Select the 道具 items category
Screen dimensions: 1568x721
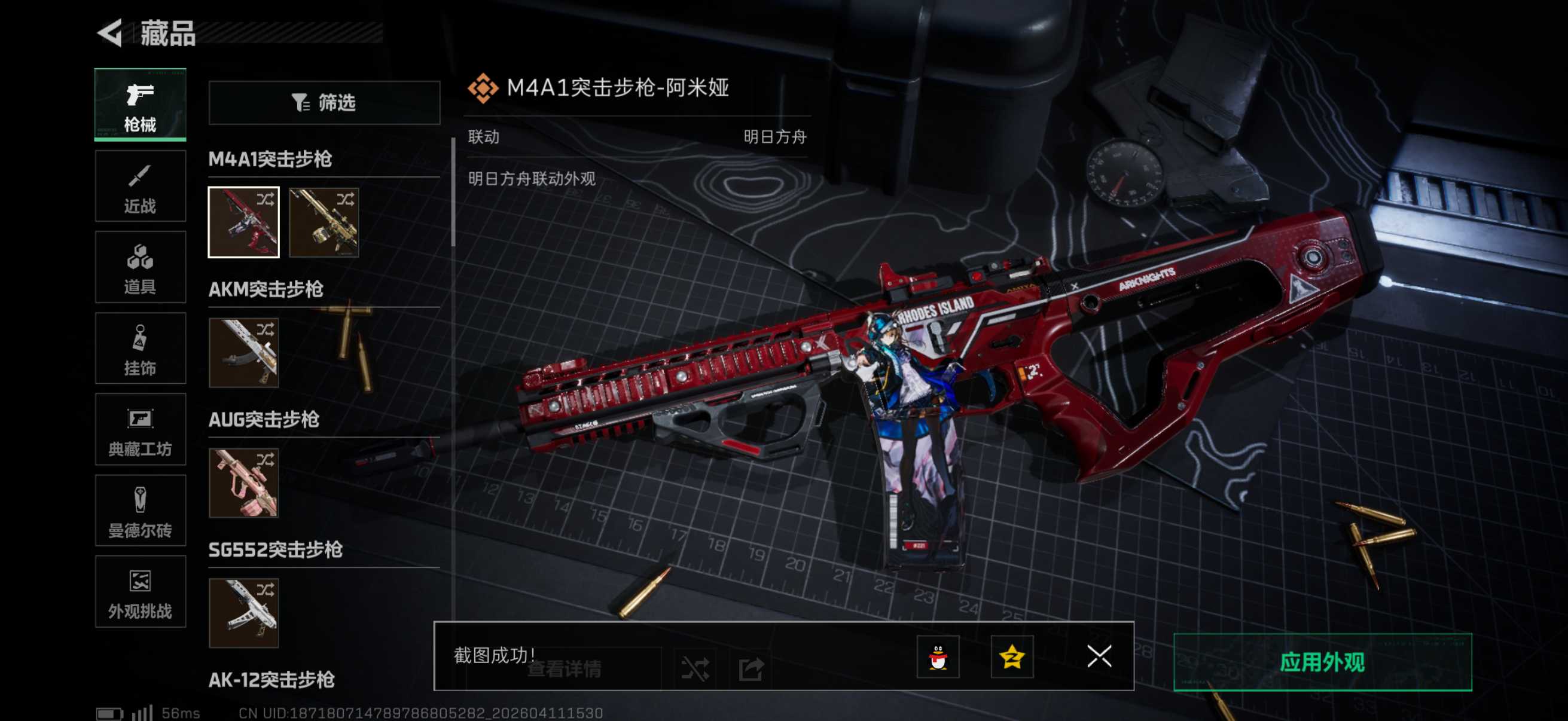point(140,267)
